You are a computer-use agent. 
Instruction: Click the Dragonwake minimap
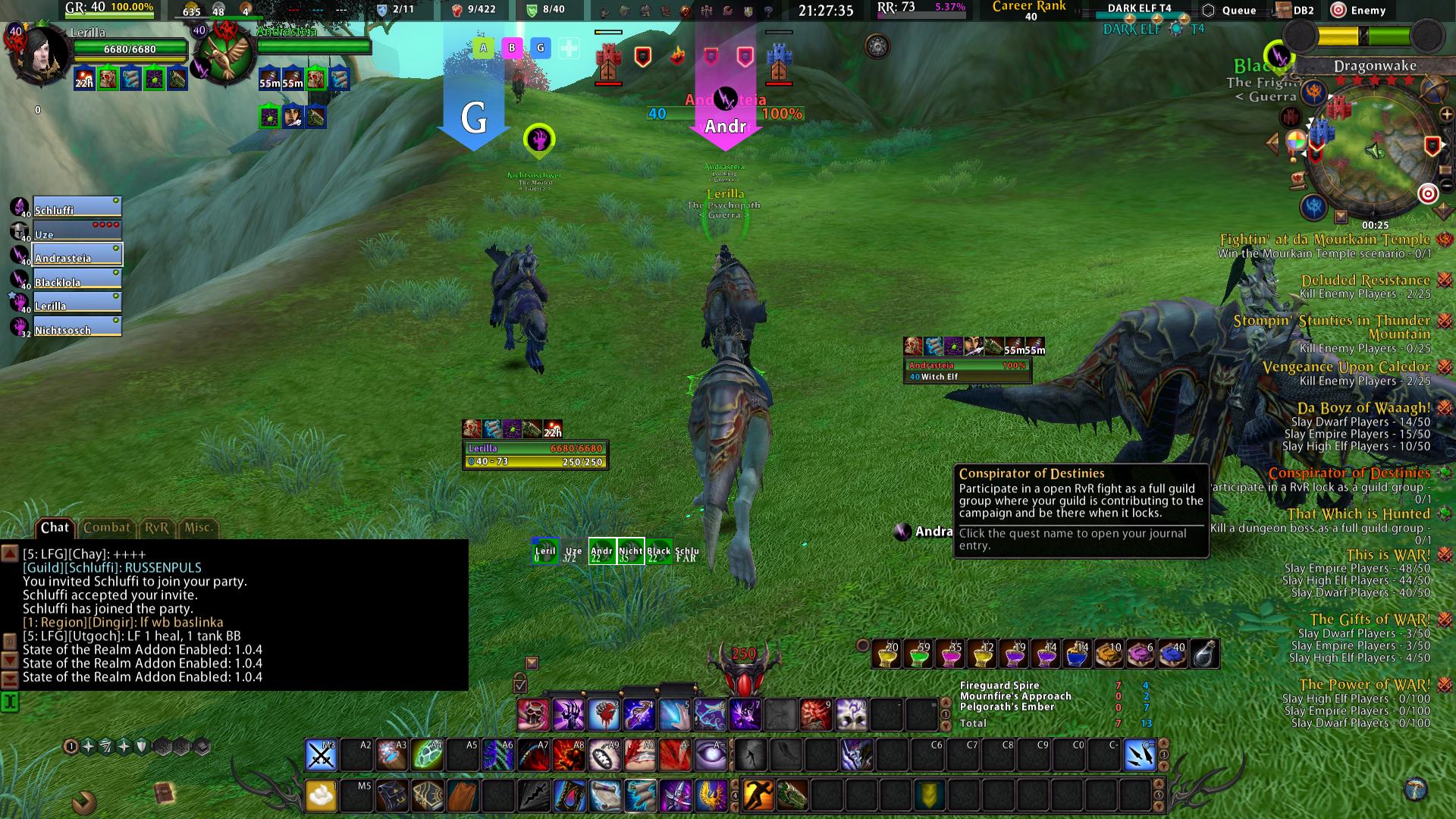pos(1373,152)
